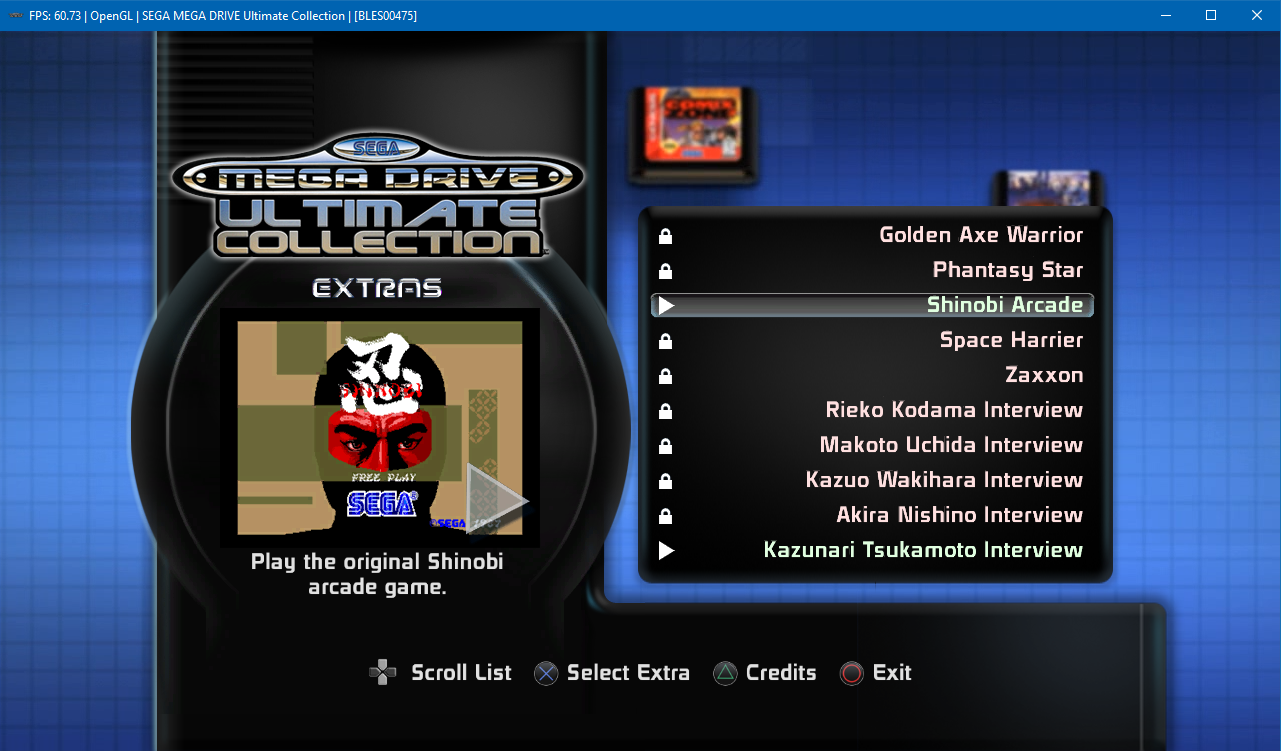Close the emulator window
The height and width of the screenshot is (751, 1281).
pos(1257,15)
